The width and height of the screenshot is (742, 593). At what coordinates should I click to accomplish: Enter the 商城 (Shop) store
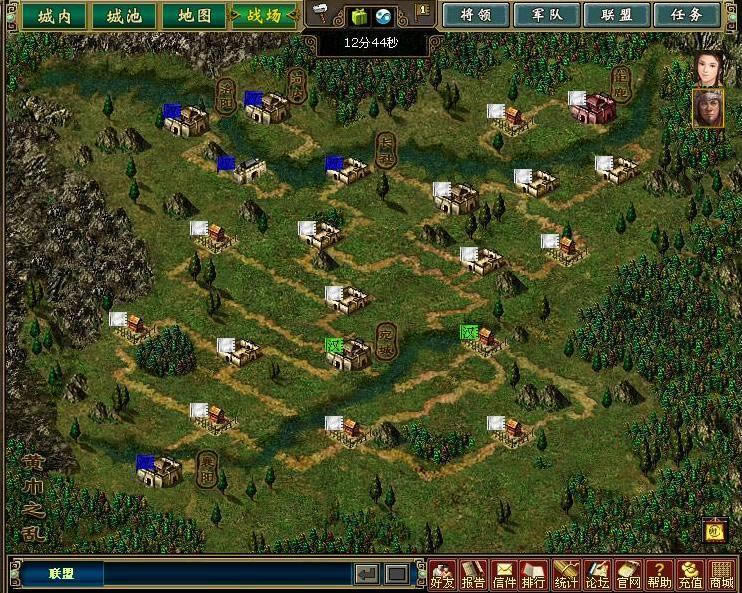(721, 574)
